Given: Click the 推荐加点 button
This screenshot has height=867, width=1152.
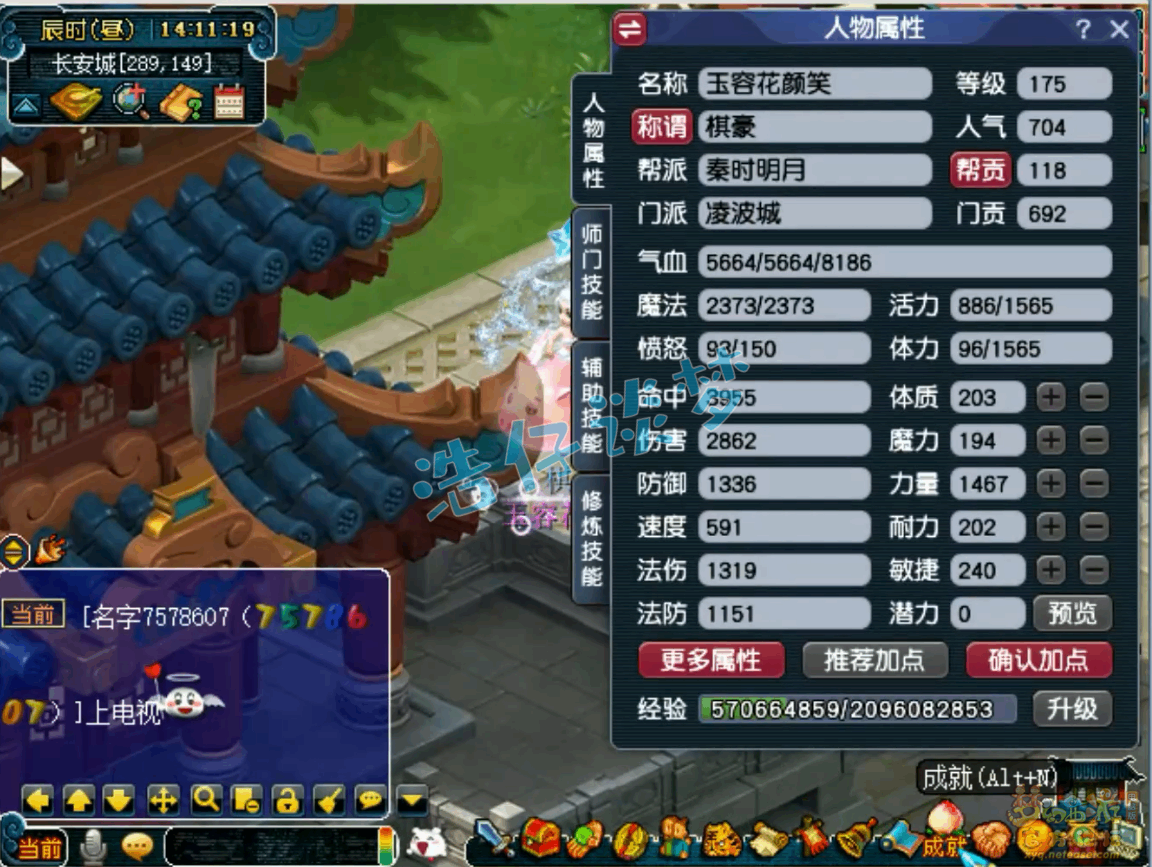Looking at the screenshot, I should (873, 660).
